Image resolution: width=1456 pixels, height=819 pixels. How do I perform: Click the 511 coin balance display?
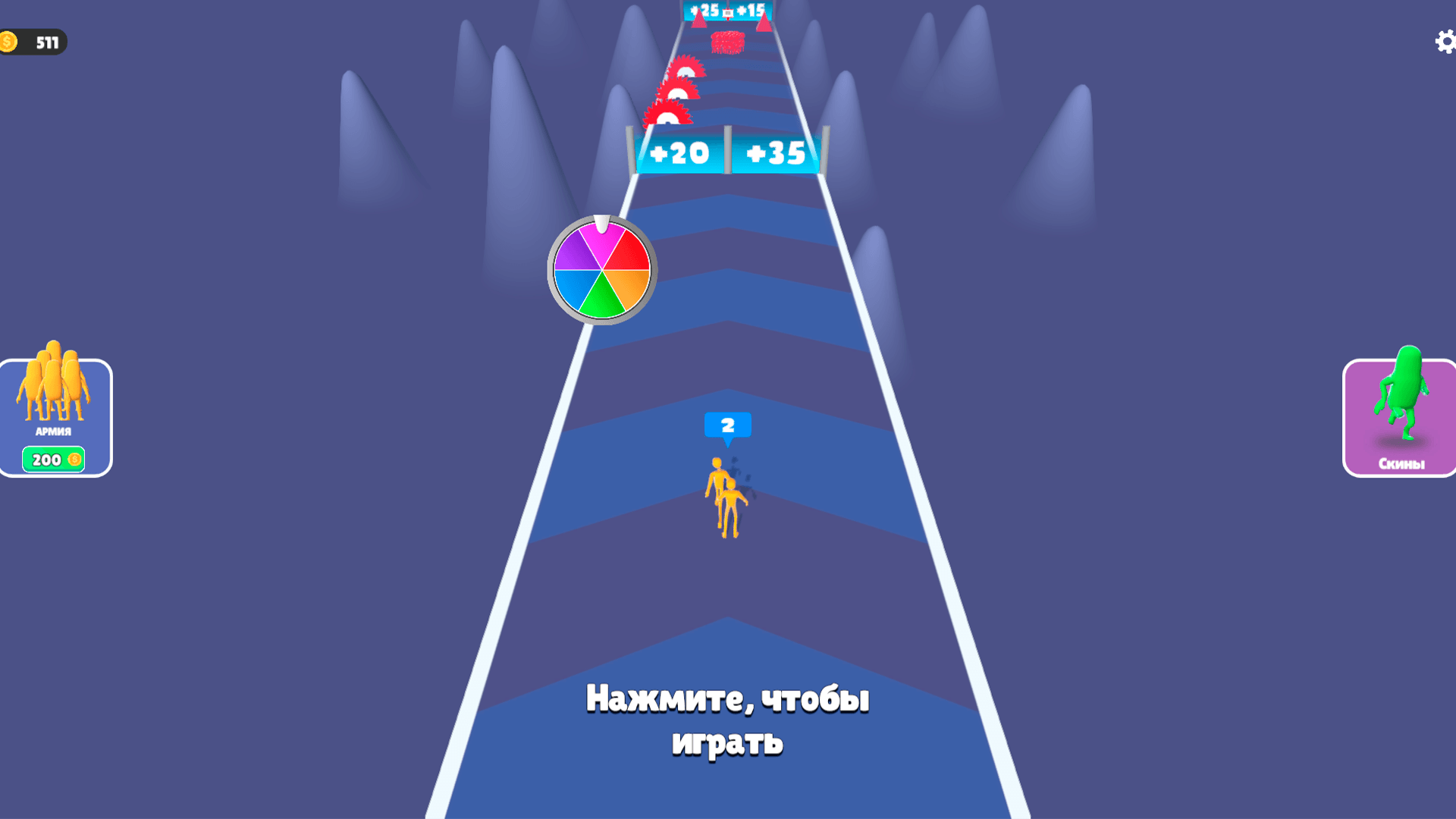click(x=43, y=42)
